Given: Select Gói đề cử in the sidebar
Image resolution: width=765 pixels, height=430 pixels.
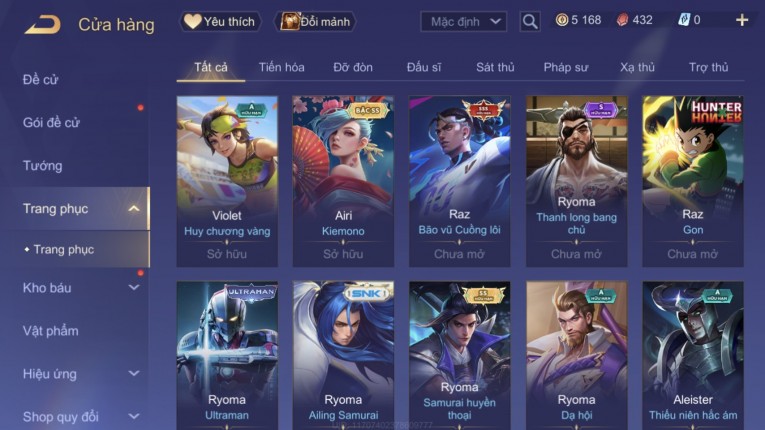Looking at the screenshot, I should (52, 122).
